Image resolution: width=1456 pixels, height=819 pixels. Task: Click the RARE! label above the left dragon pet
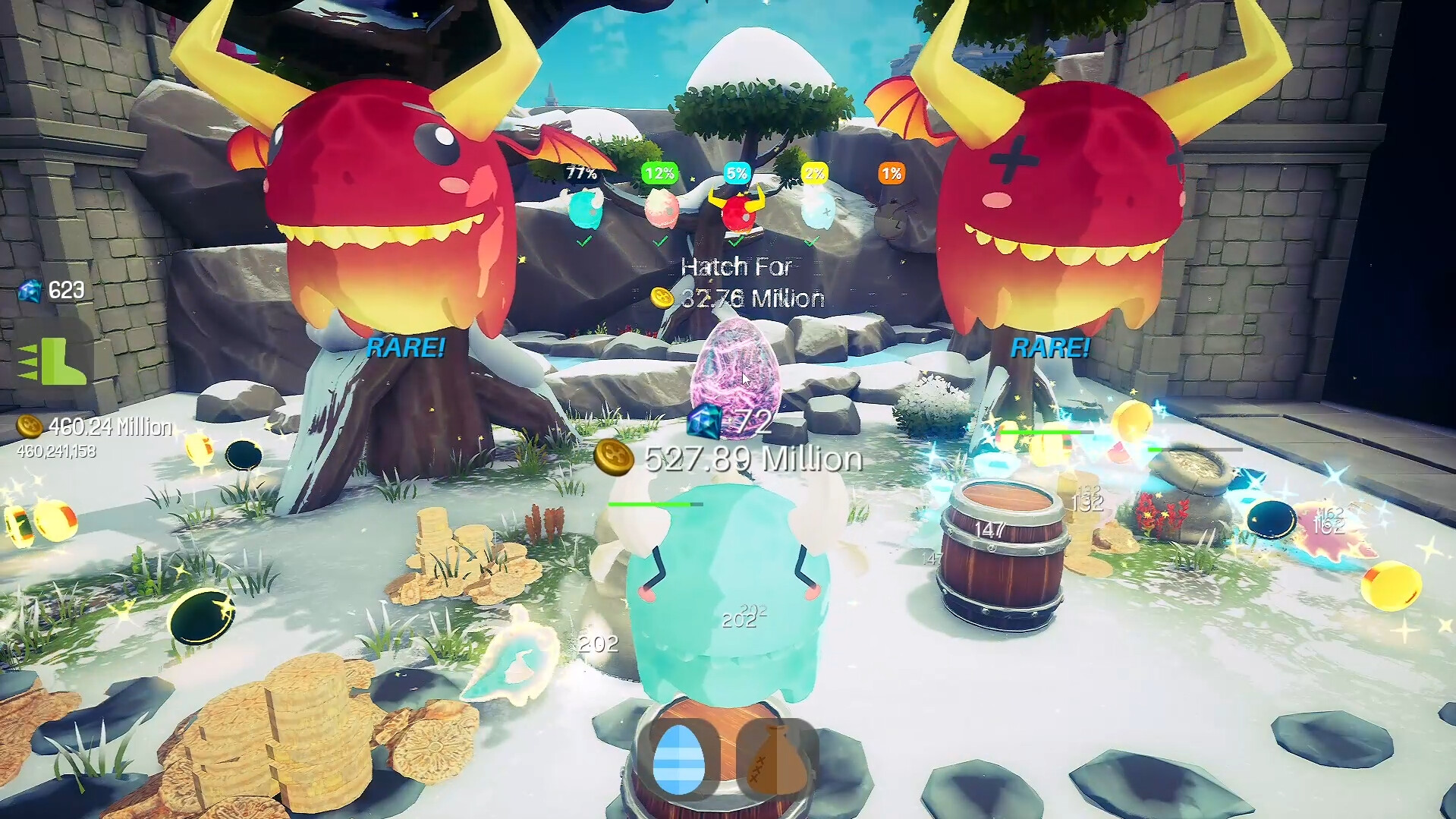(407, 348)
